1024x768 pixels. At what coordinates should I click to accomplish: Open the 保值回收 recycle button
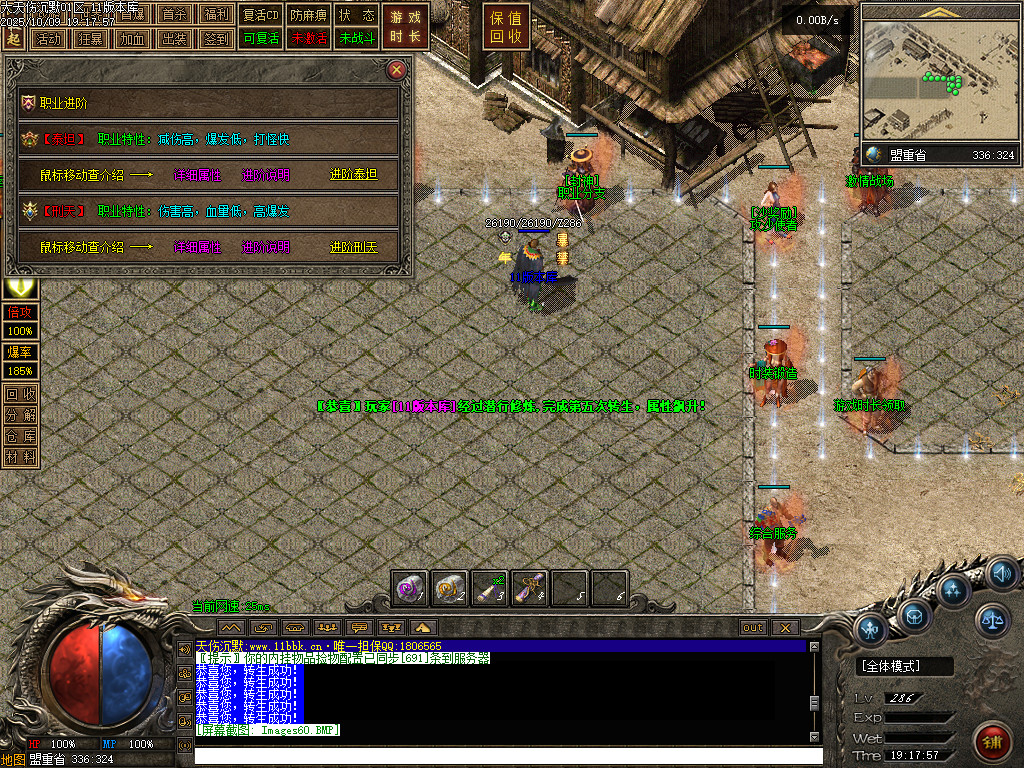coord(506,27)
